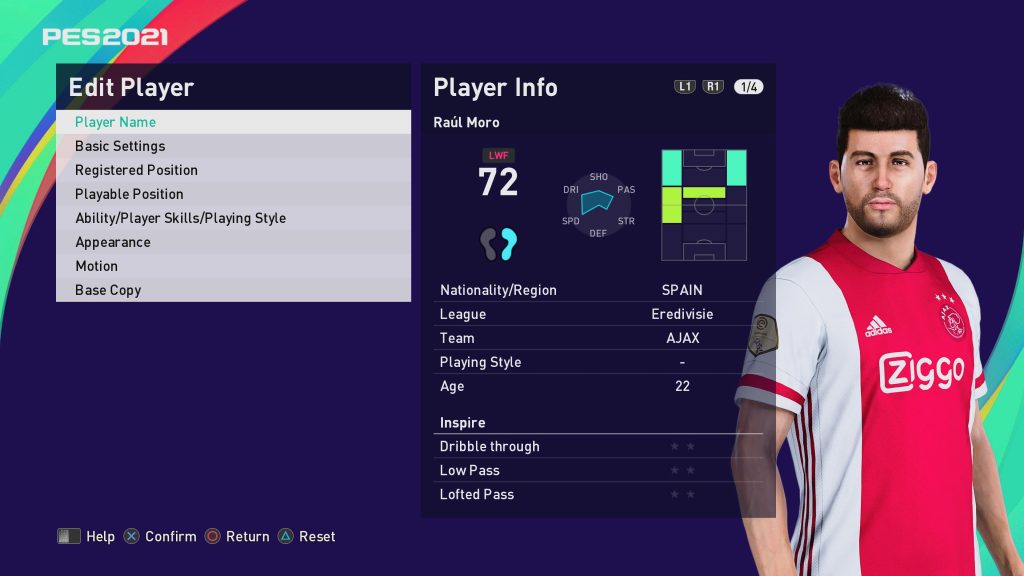
Task: Click the position map pitch diagram
Action: click(704, 205)
